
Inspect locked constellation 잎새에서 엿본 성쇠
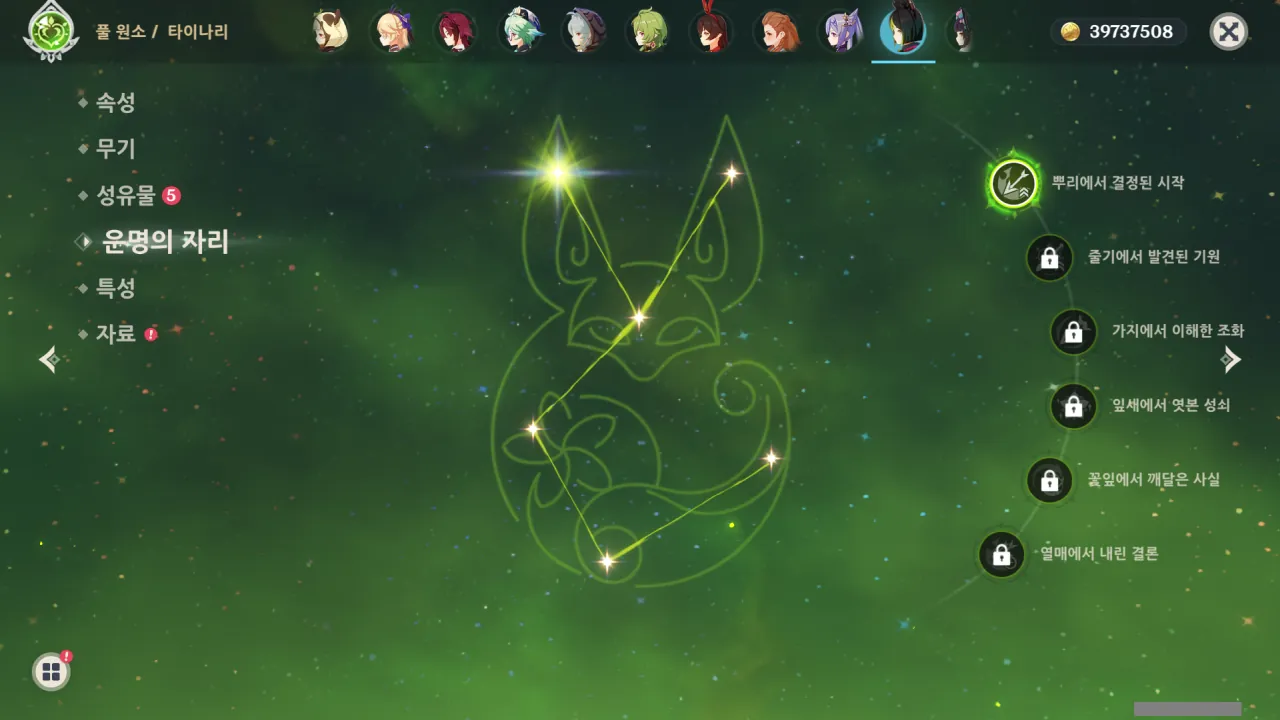[x=1073, y=406]
